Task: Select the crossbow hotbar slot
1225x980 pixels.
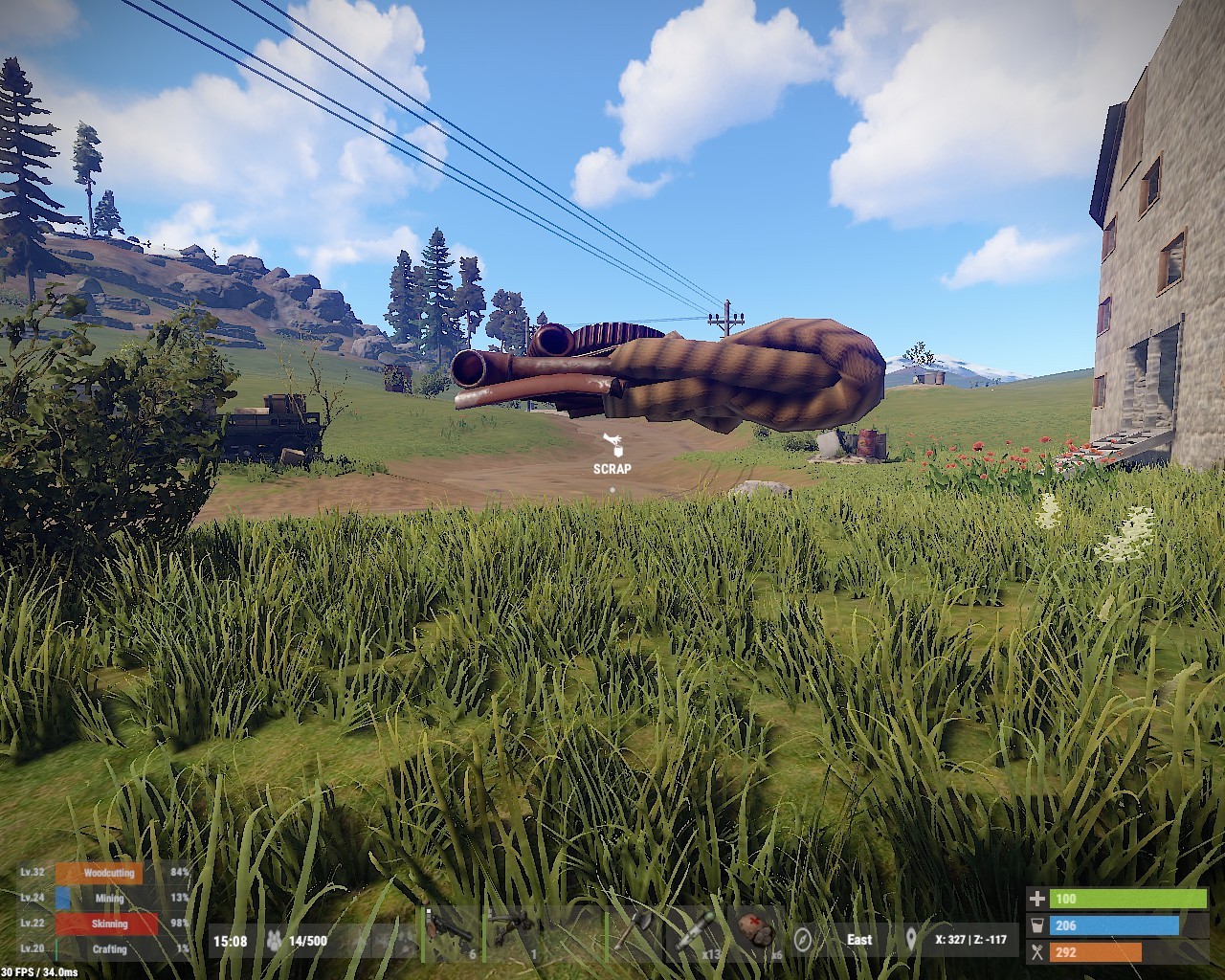Action: 512,932
